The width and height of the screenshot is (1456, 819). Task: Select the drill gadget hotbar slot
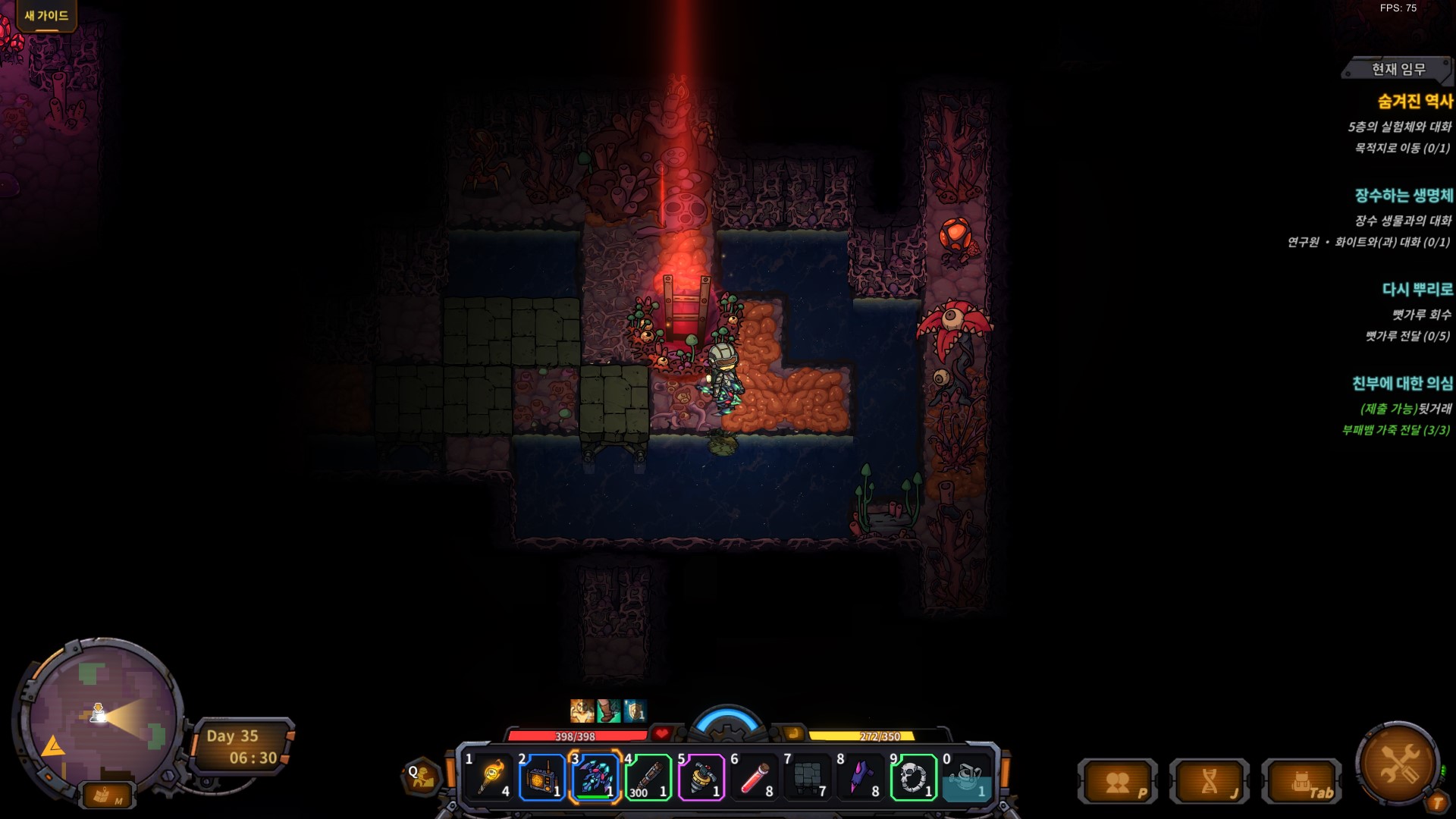pos(701,777)
